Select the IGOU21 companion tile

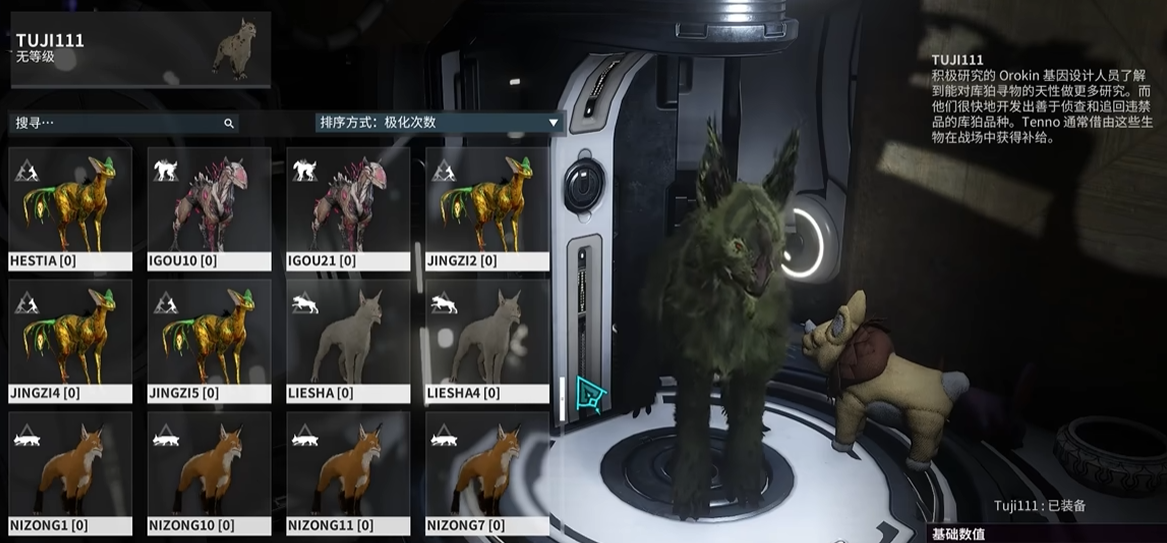point(348,209)
